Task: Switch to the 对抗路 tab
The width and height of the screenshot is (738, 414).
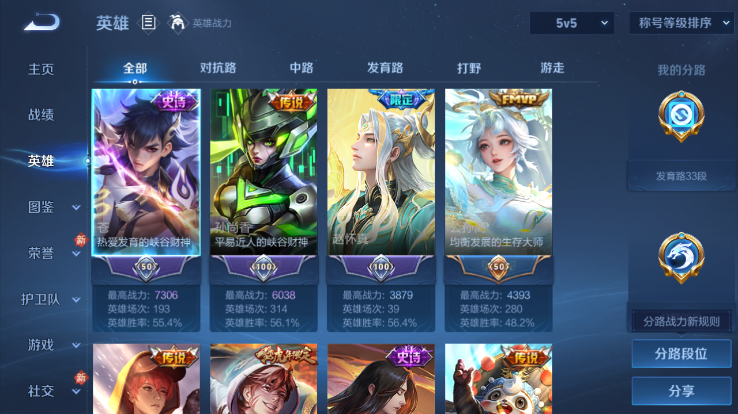Action: click(218, 68)
